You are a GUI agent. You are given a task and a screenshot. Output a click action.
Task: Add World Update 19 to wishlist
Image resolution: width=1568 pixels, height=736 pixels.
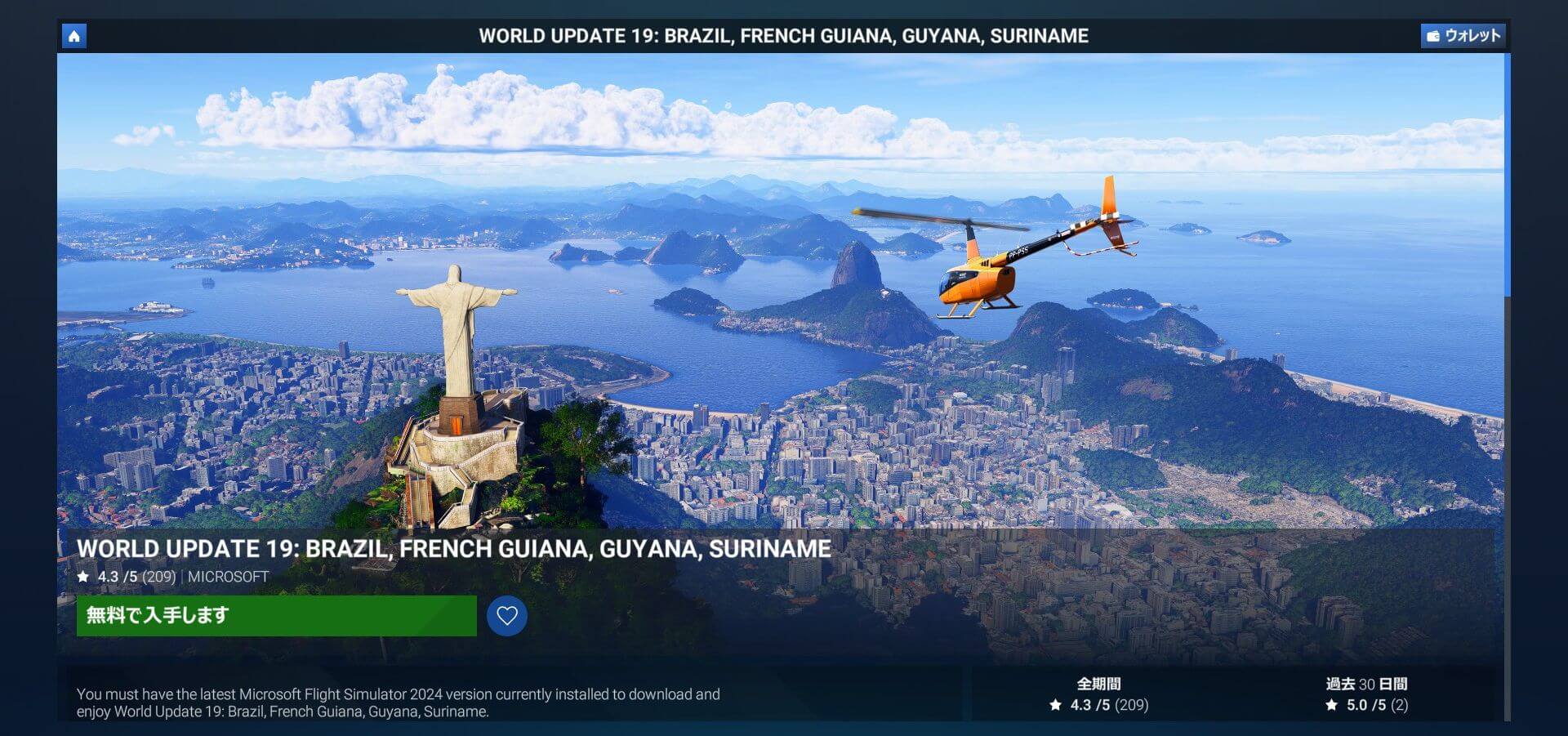tap(507, 616)
